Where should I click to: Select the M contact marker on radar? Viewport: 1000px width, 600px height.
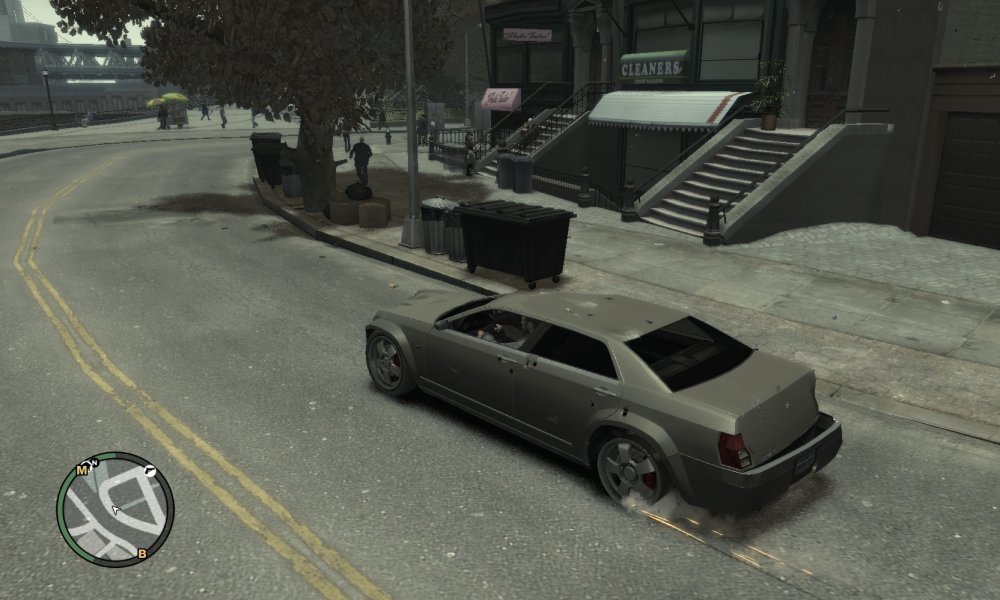click(81, 469)
